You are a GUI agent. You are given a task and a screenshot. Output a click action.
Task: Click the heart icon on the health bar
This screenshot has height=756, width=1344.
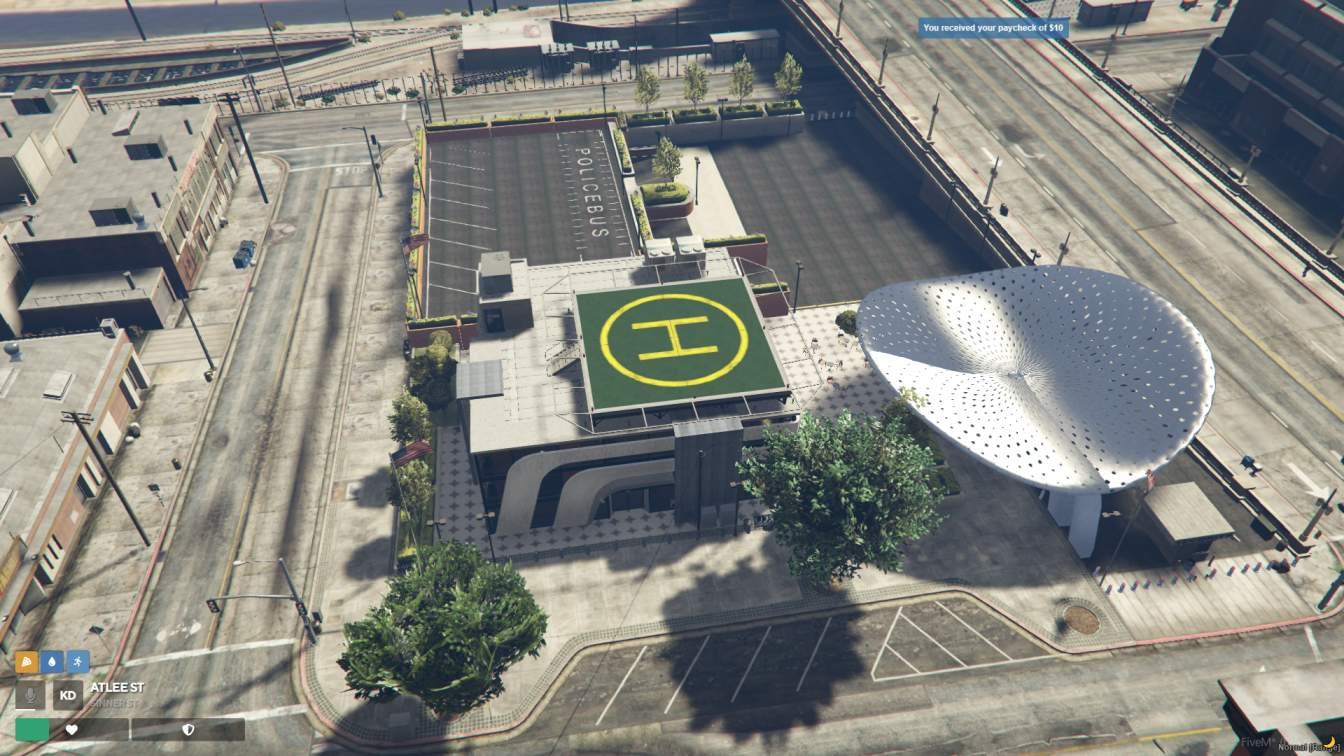click(72, 729)
